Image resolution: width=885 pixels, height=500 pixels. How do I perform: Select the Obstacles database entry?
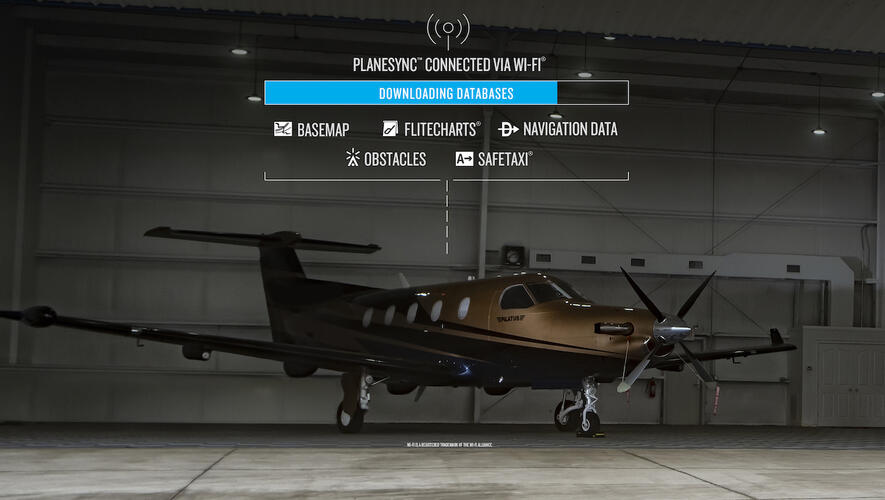click(x=385, y=158)
